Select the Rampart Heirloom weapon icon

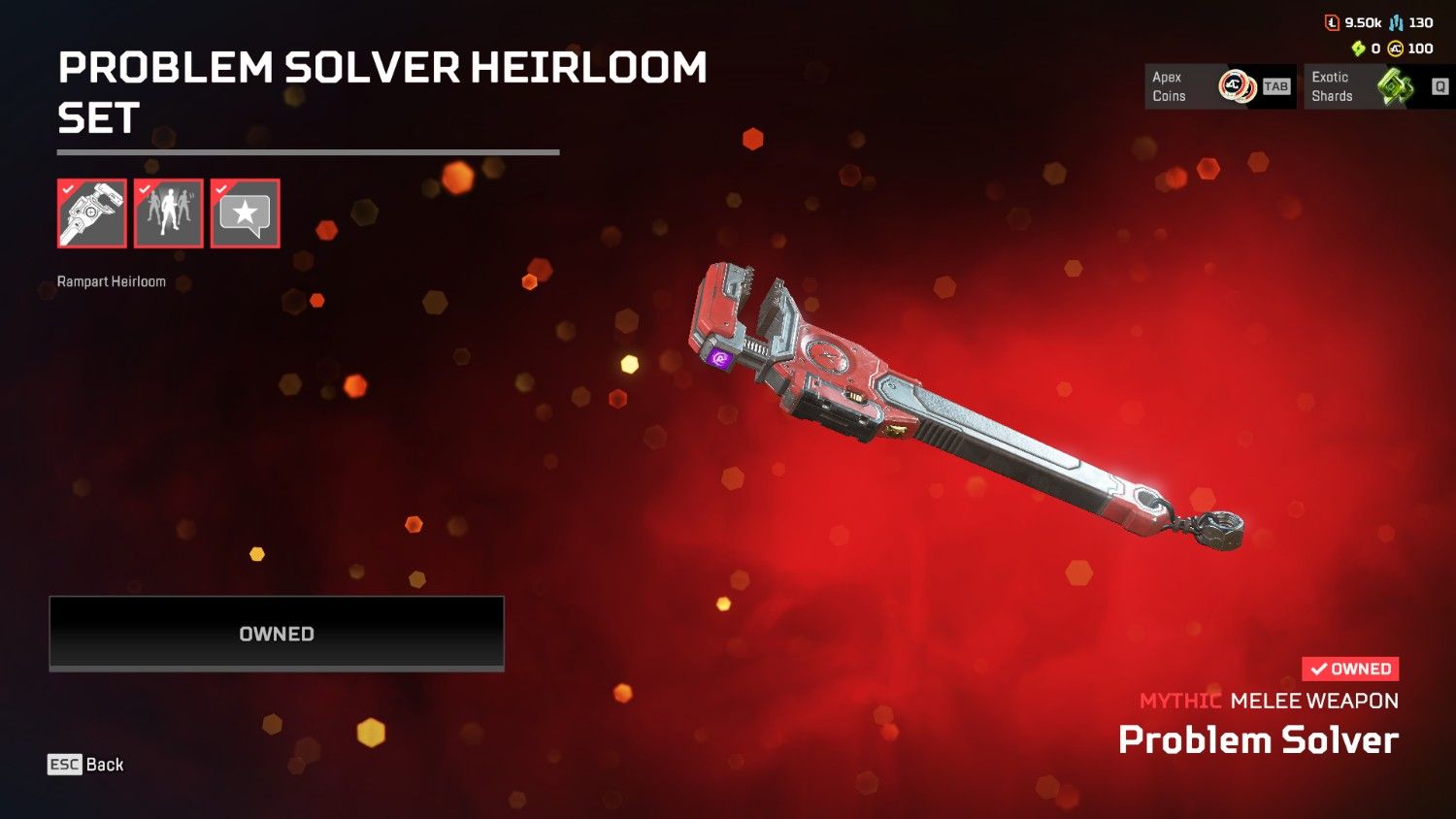tap(91, 213)
